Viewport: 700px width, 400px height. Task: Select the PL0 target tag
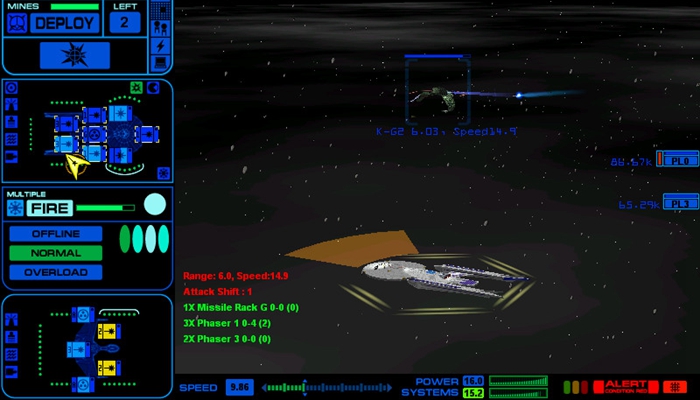[680, 160]
